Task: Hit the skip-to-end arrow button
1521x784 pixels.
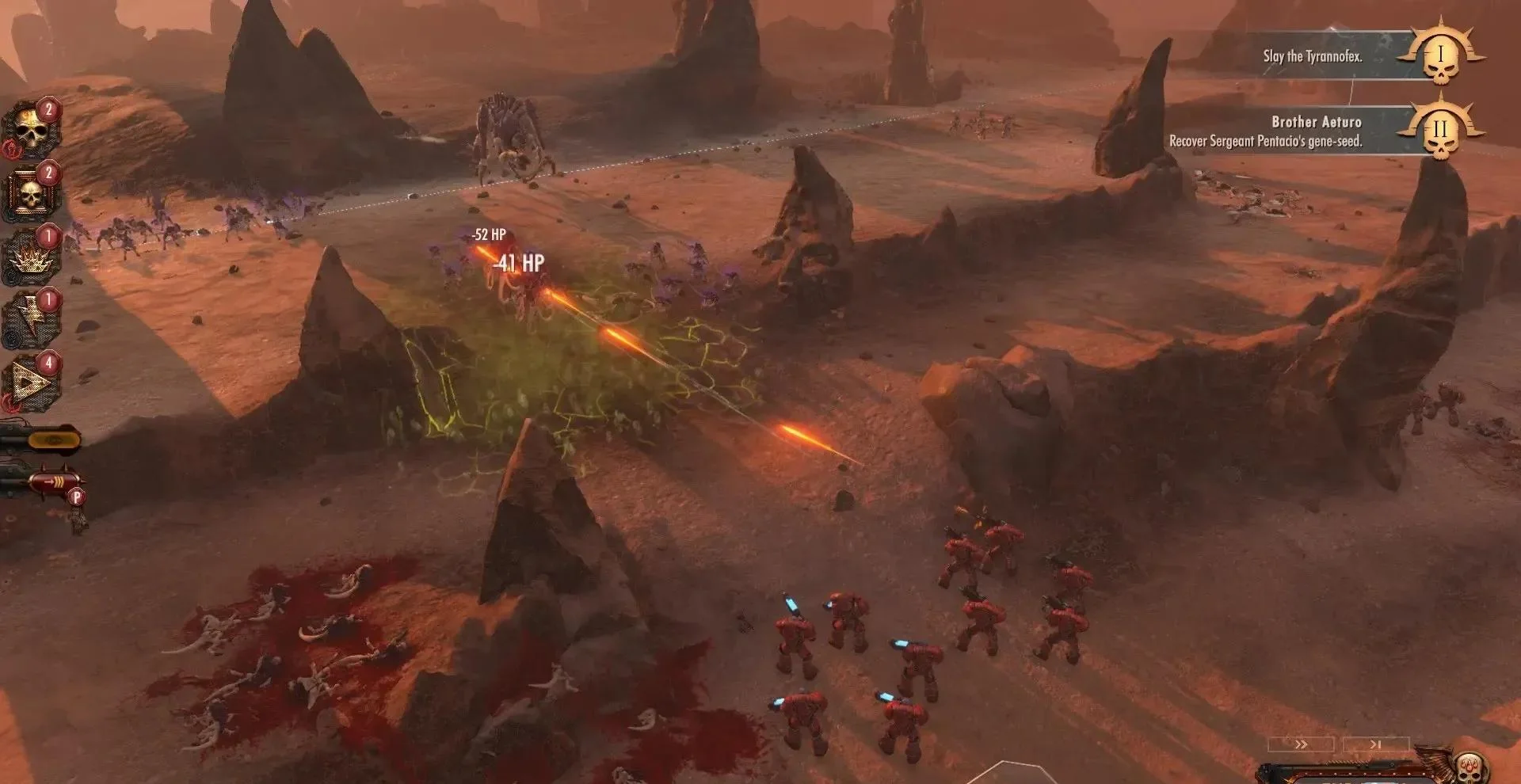Action: [1375, 744]
